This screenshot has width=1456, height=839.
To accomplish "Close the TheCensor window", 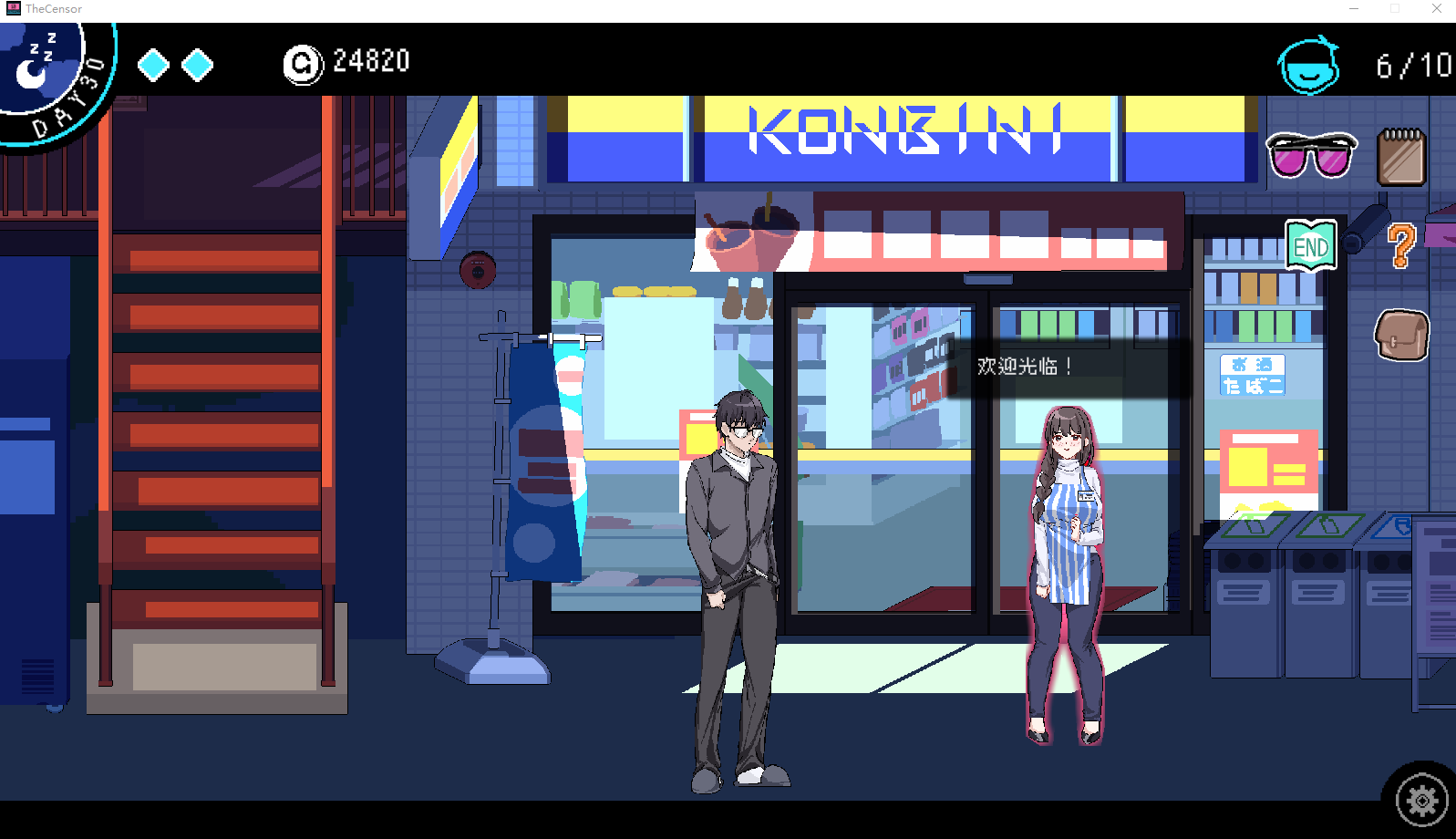I will click(x=1437, y=9).
